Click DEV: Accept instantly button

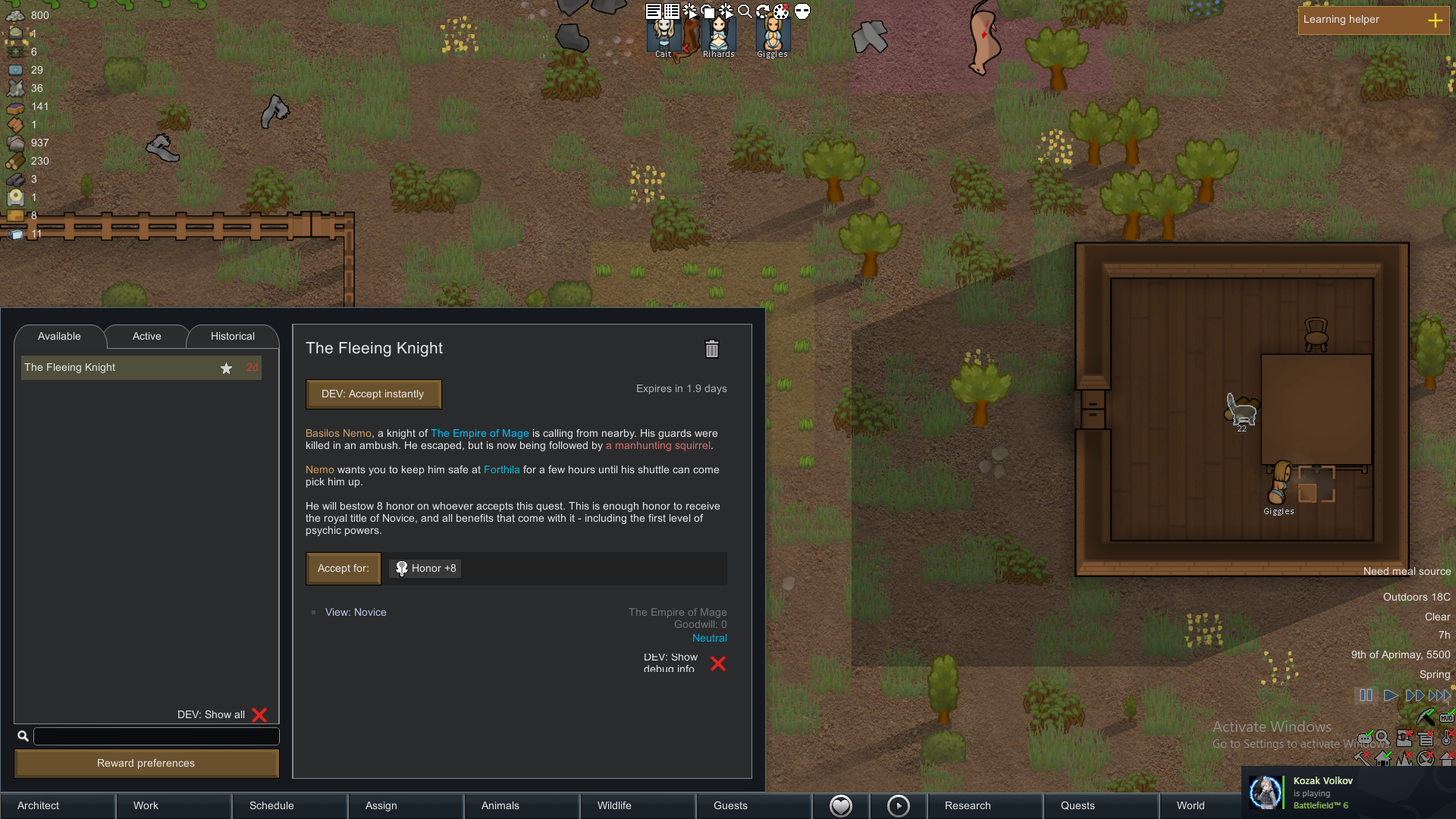[373, 394]
